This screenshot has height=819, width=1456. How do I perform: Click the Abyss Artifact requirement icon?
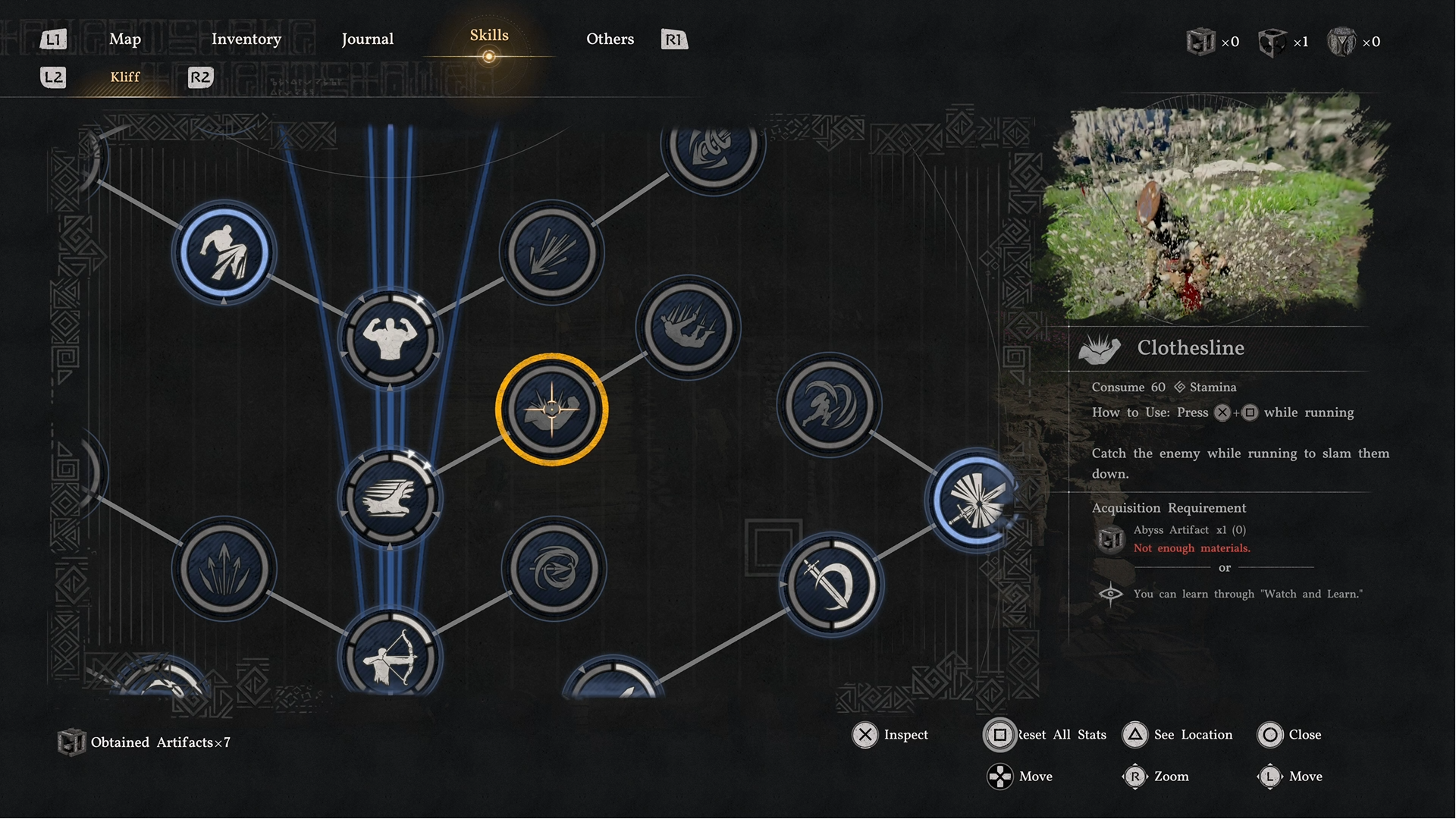[1110, 539]
